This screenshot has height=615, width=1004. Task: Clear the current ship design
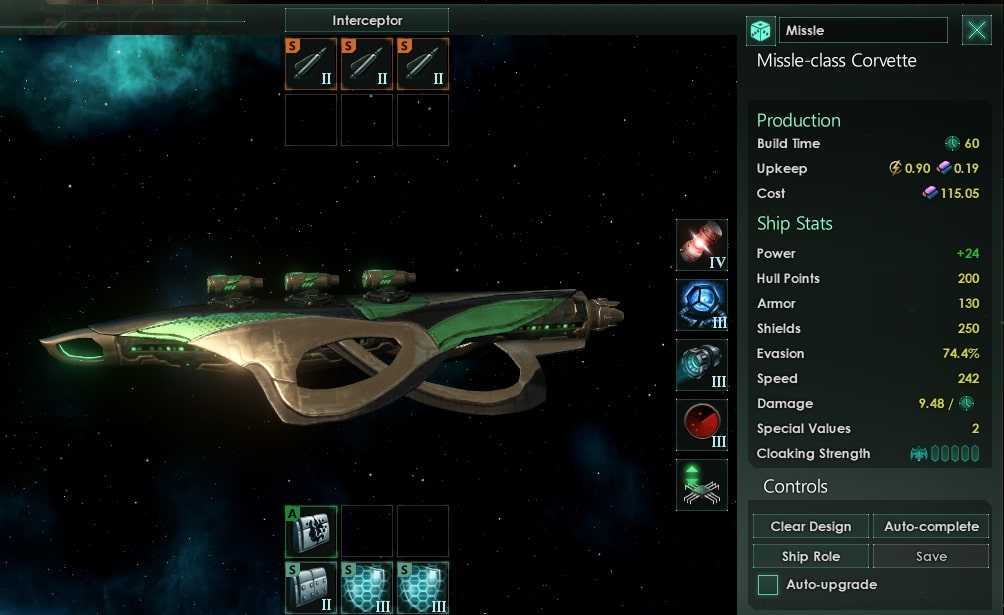811,527
